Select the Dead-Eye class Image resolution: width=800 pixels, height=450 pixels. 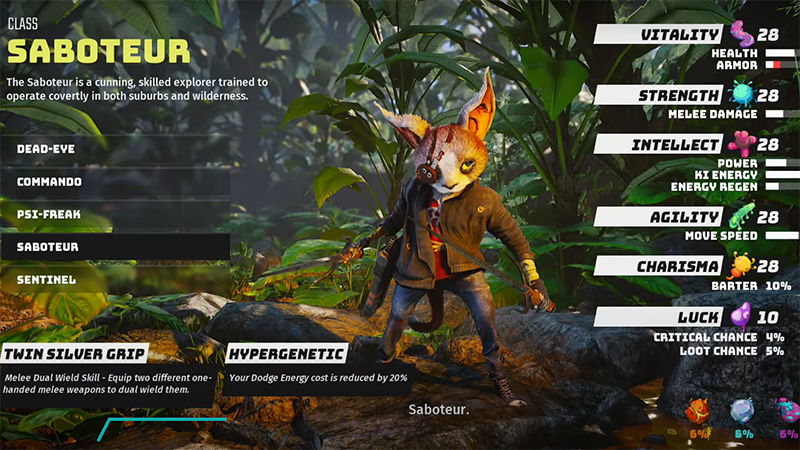(115, 149)
